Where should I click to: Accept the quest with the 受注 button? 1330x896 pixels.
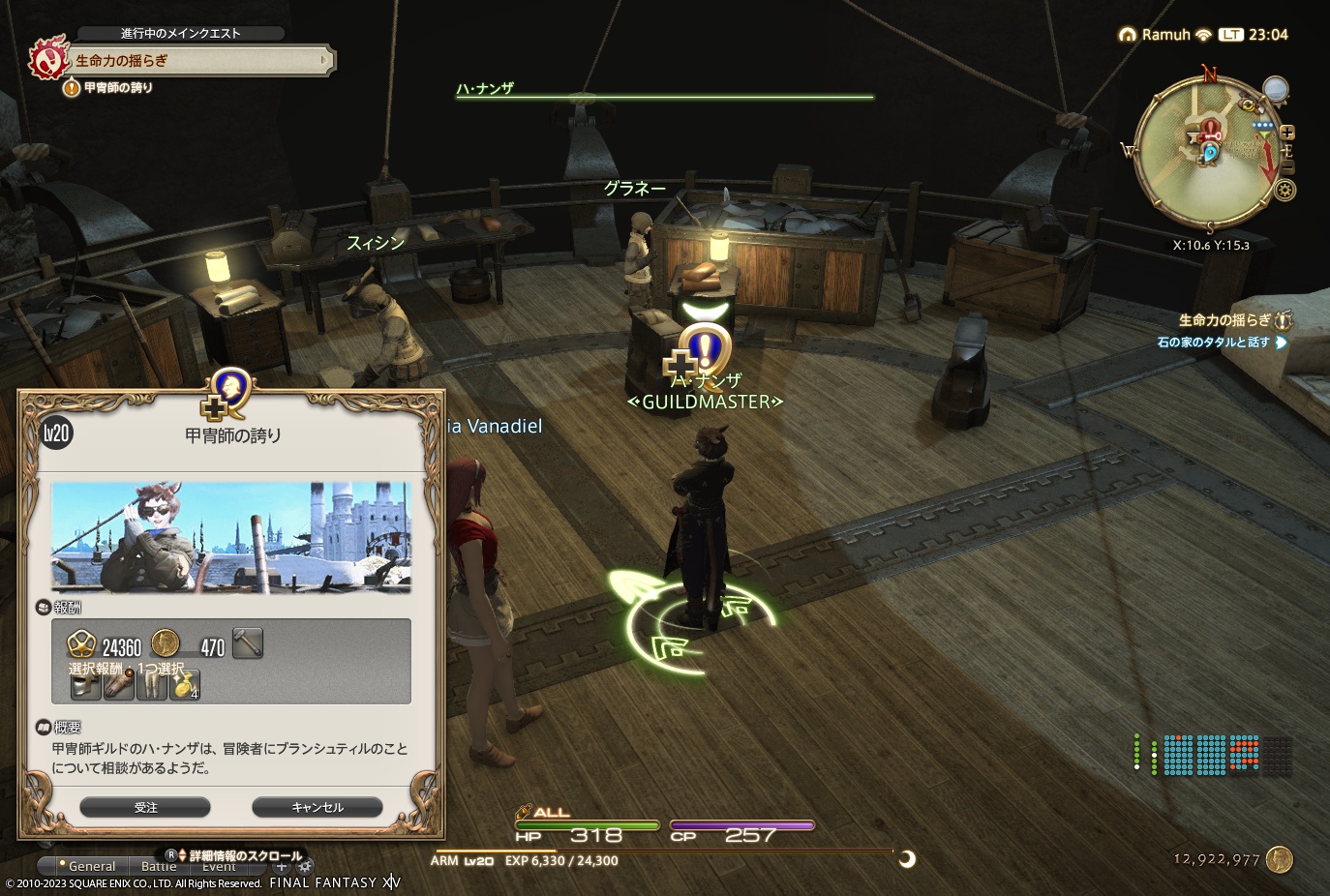coord(145,806)
